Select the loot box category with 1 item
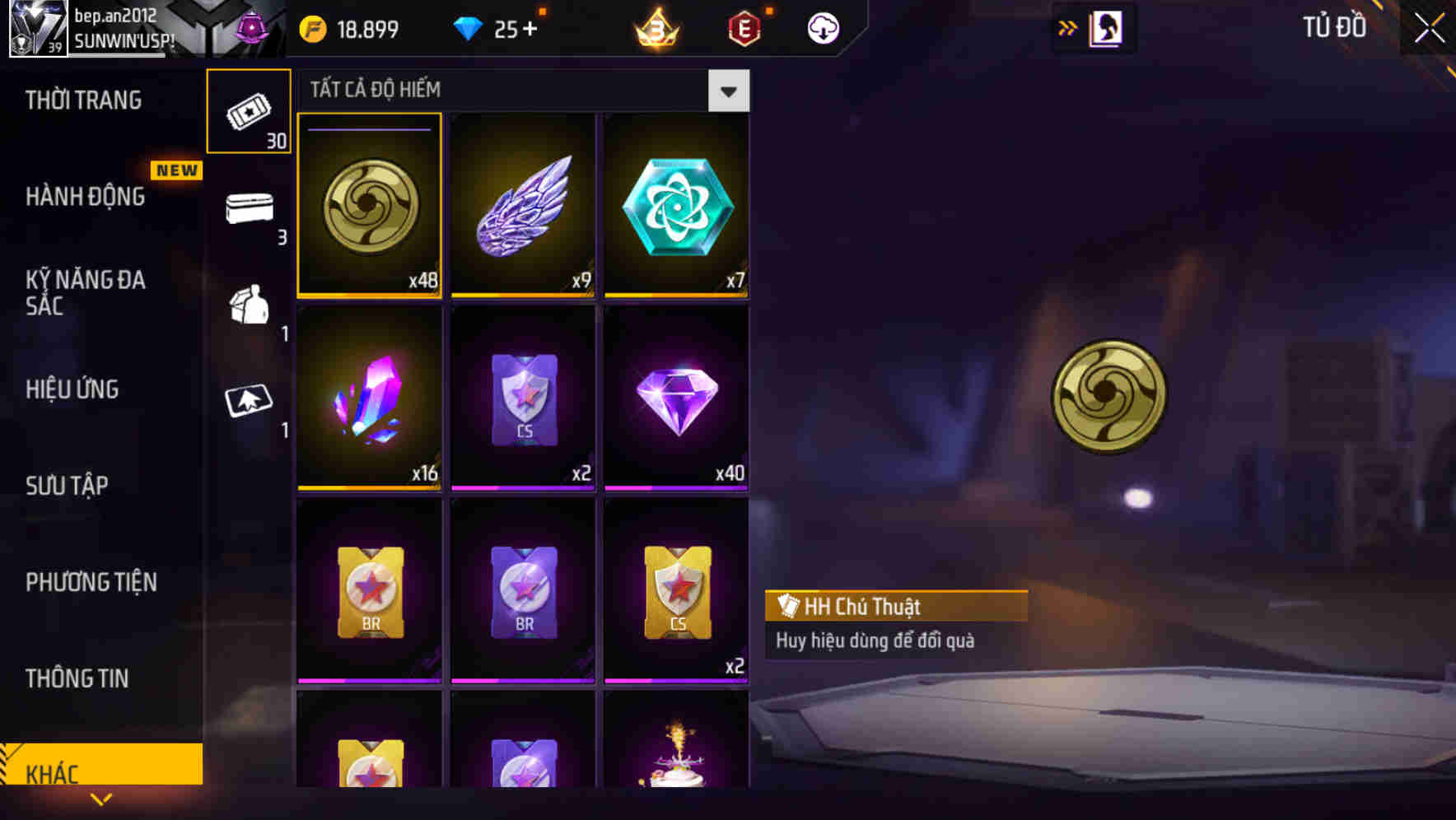Screen dimensions: 1456x820 tap(249, 309)
